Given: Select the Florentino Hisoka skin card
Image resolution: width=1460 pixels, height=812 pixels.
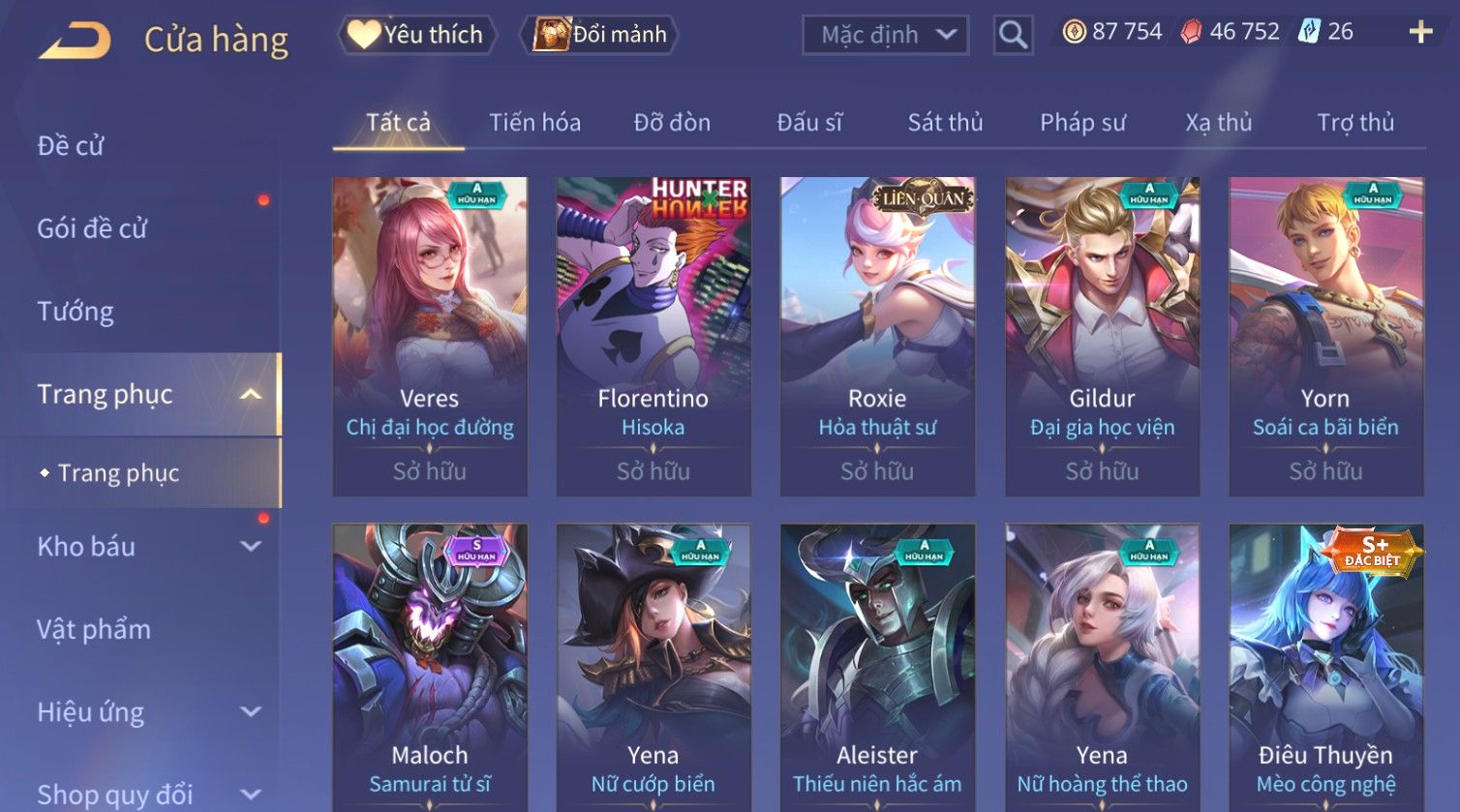Looking at the screenshot, I should (654, 335).
